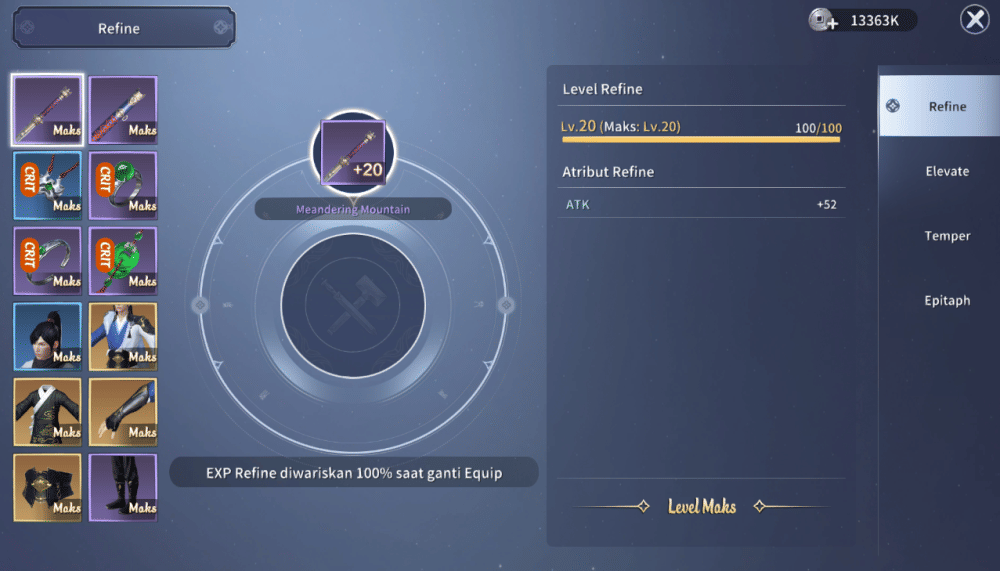Image resolution: width=1000 pixels, height=571 pixels.
Task: Select the black gauntlet arm slot
Action: (123, 412)
